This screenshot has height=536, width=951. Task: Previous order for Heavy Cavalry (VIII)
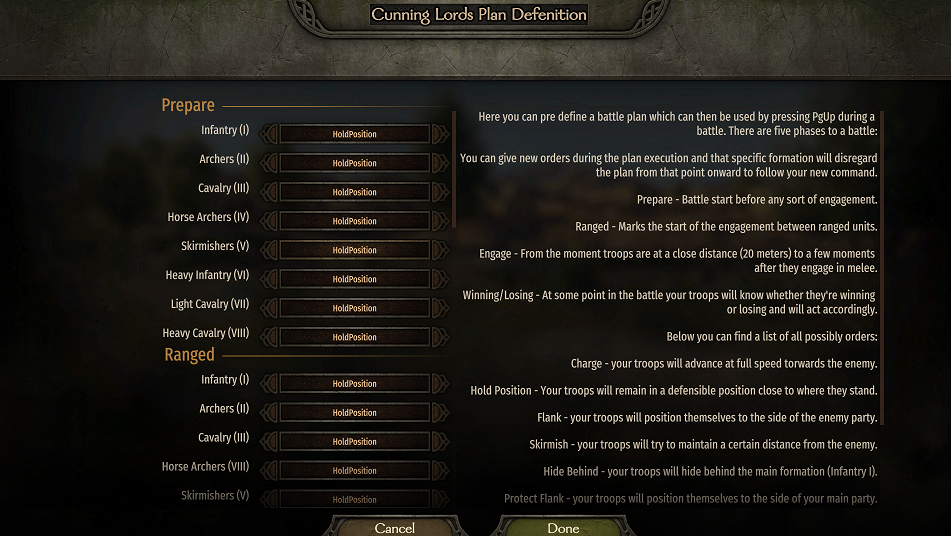tap(269, 337)
